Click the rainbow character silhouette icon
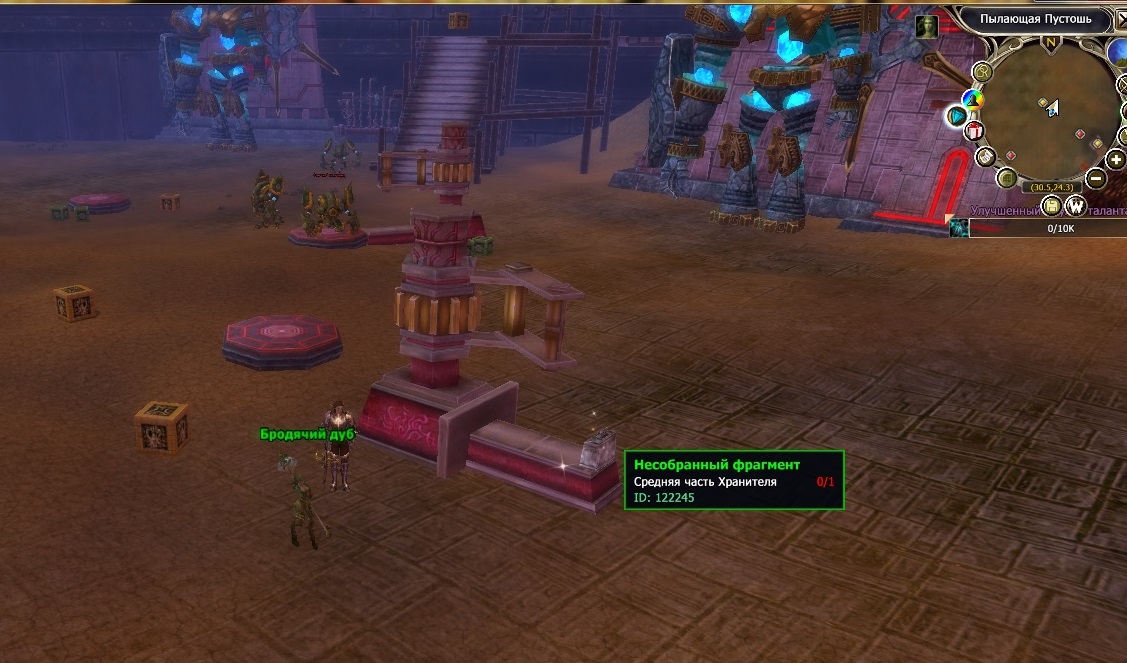Screen dimensions: 1127x663 (x=970, y=99)
